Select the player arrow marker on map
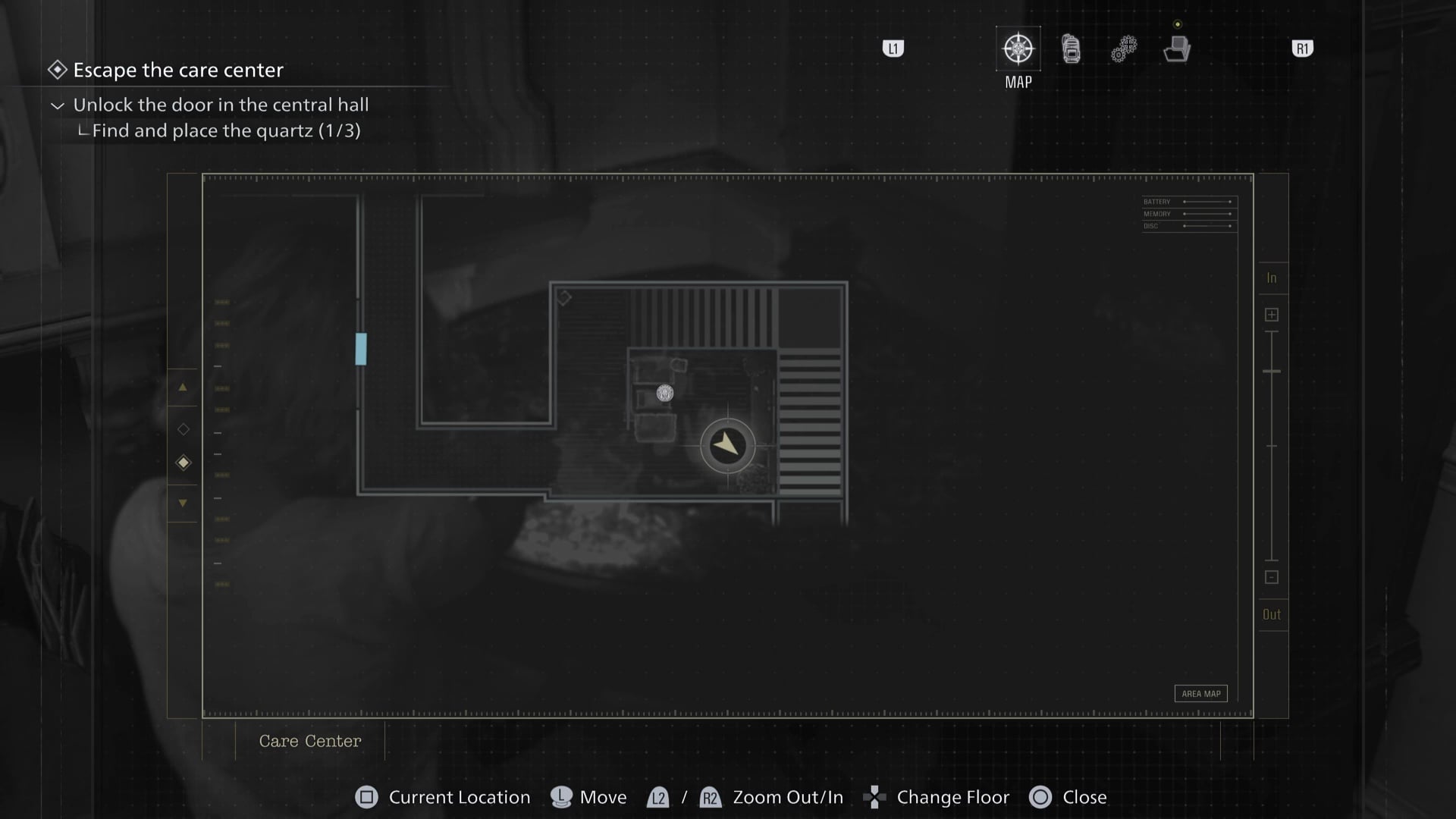 [x=727, y=445]
